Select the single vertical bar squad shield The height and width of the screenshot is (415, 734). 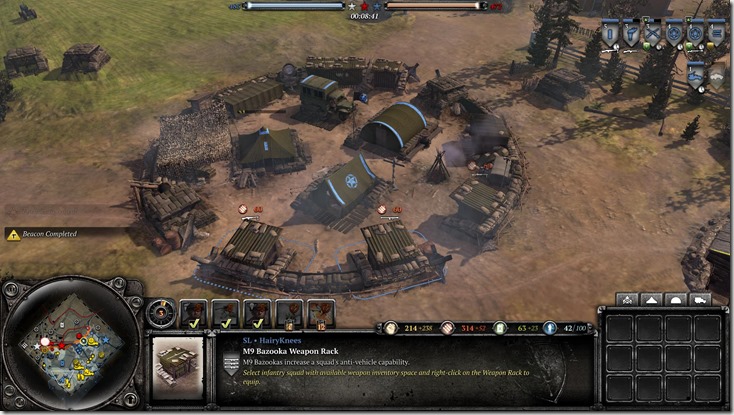pos(609,33)
